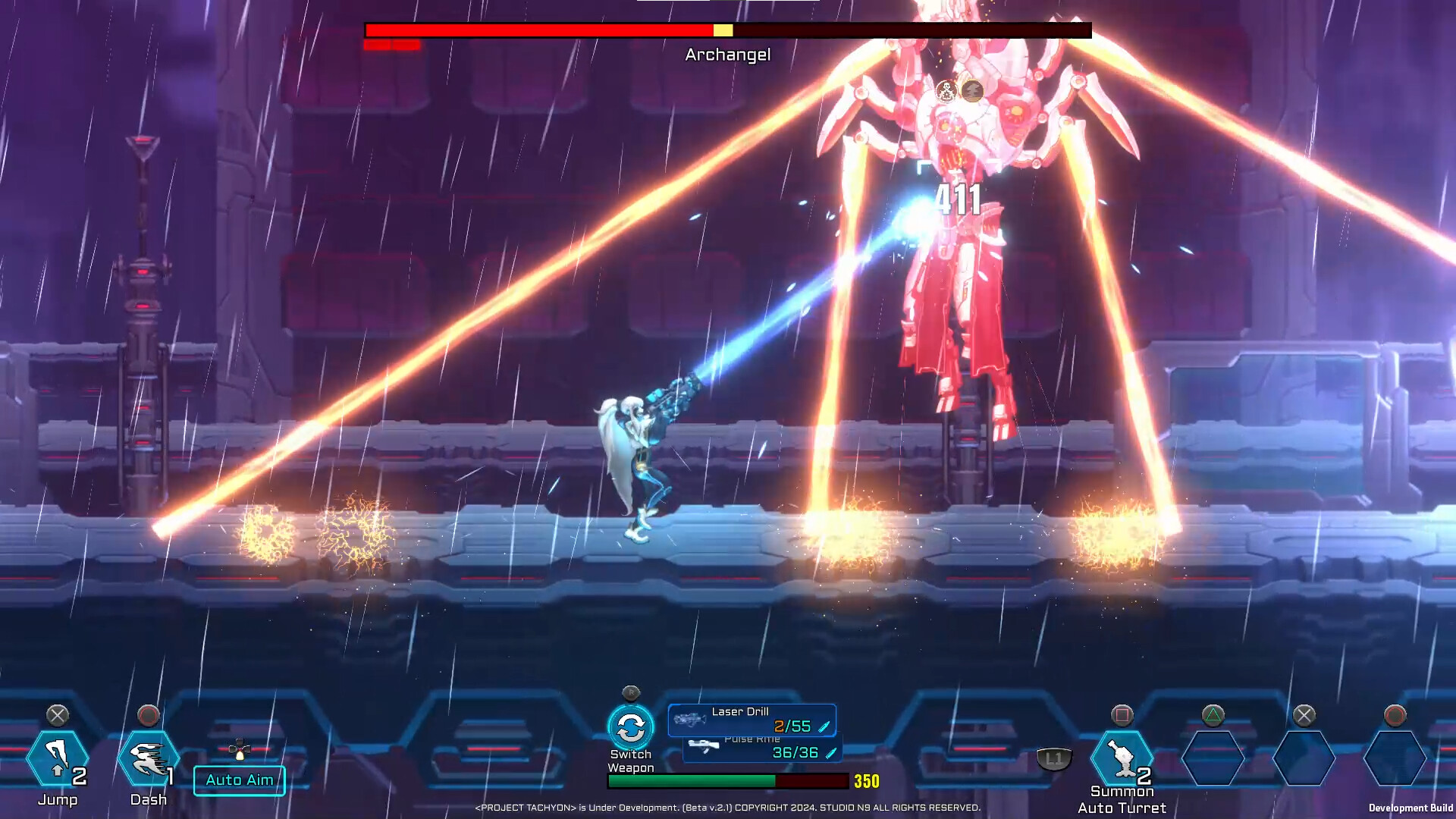The image size is (1456, 819).
Task: Click the Circle button prompt above Dash
Action: coord(149,715)
